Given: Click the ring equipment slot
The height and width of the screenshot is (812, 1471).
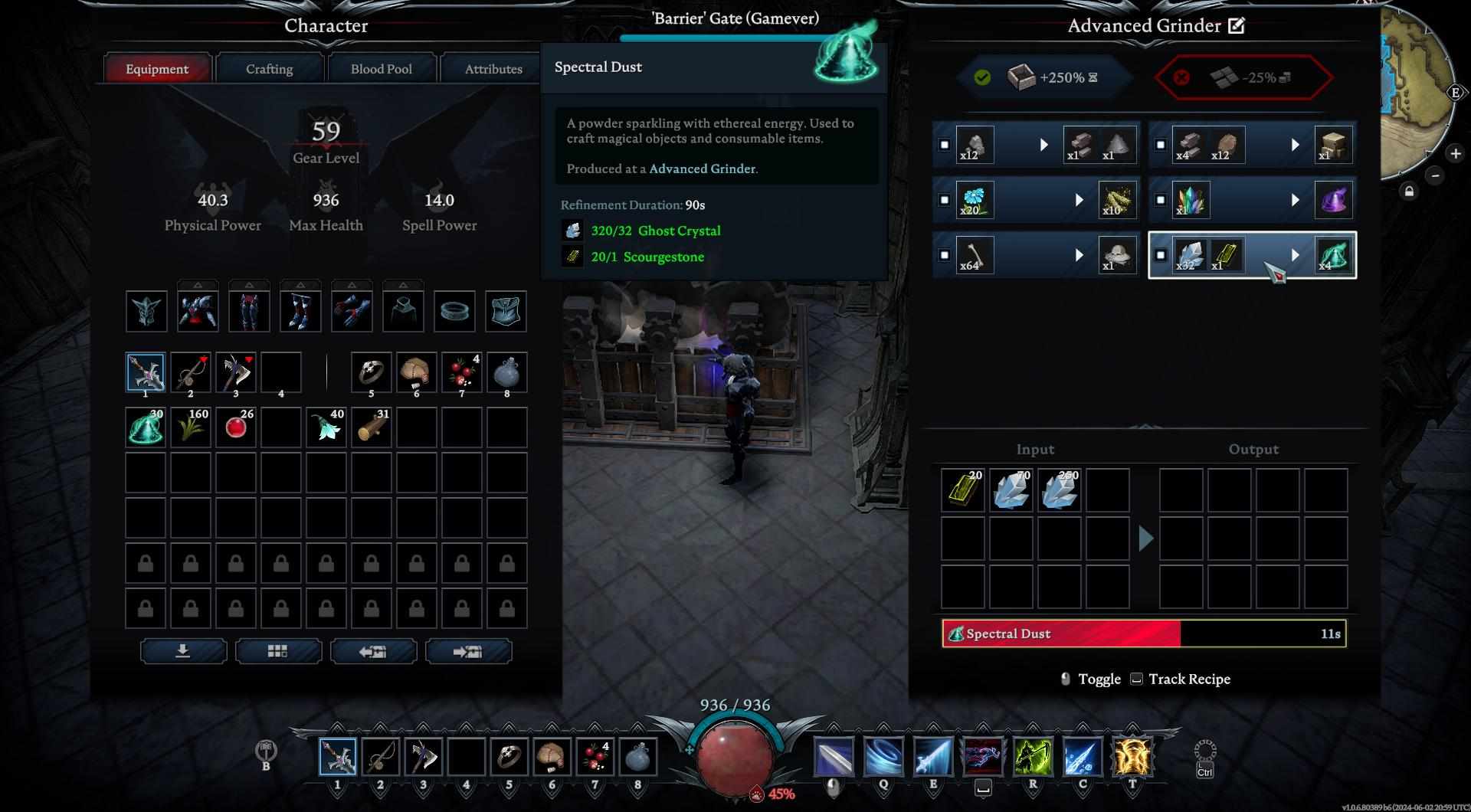Looking at the screenshot, I should [x=454, y=311].
